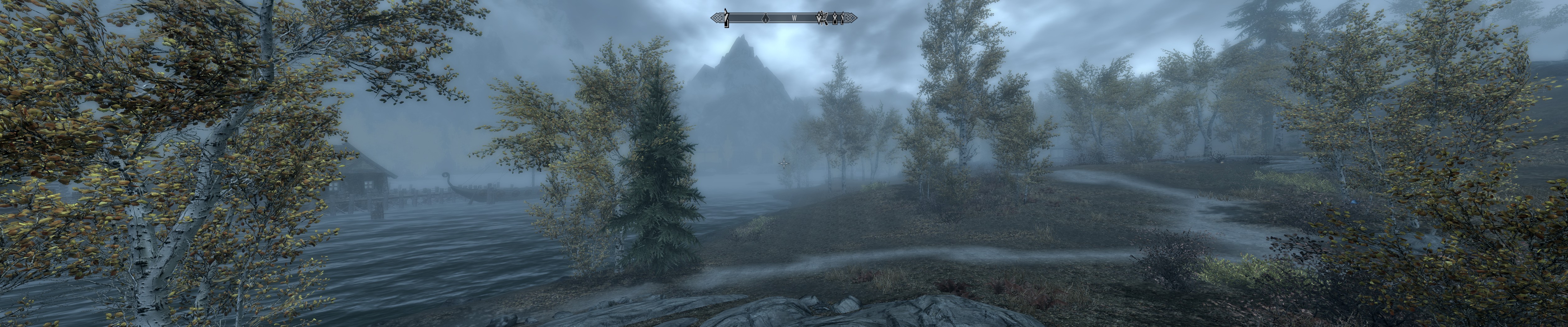The height and width of the screenshot is (327, 1568).
Task: Click the crosshair reticle in the scene center
Action: (784, 163)
